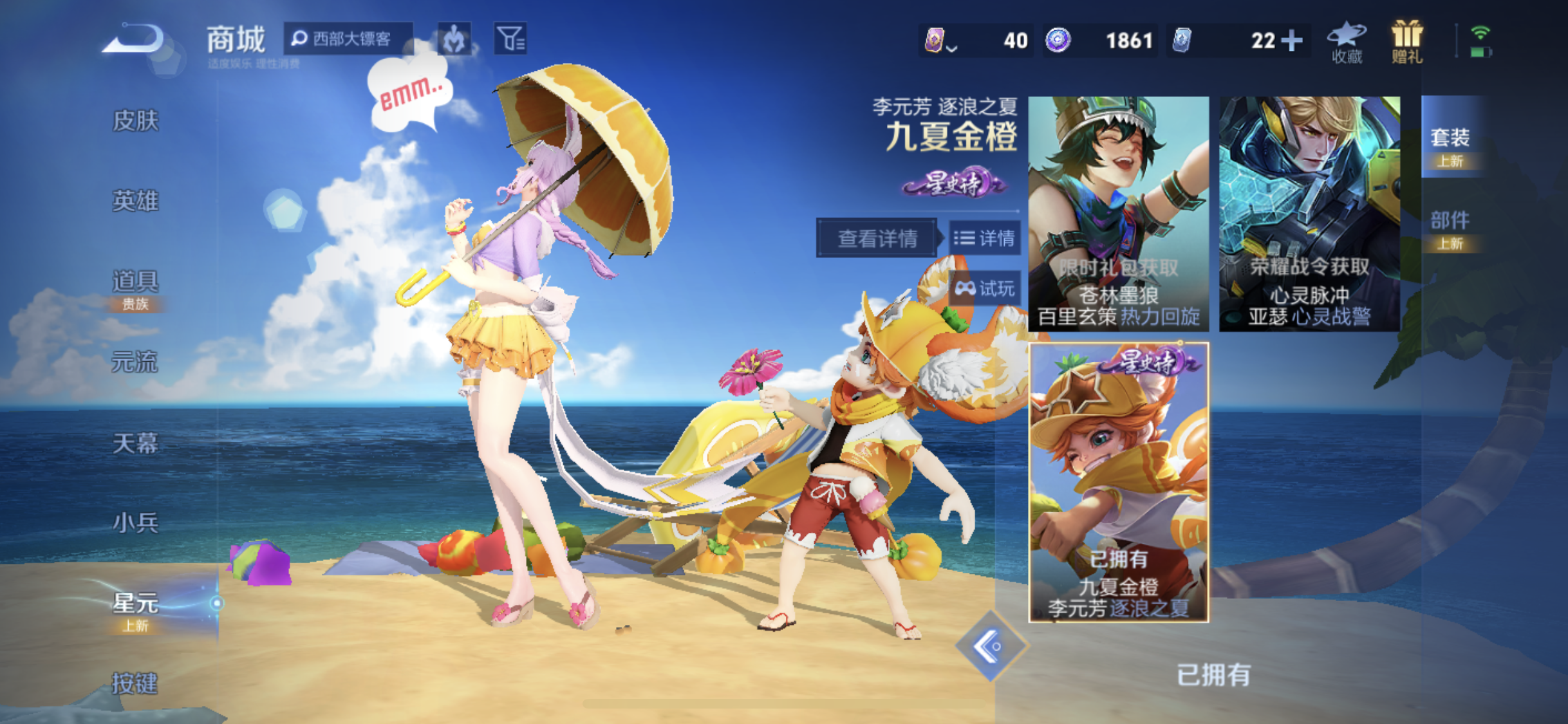The image size is (1568, 724).
Task: Open the 皮肤 shop category
Action: [x=135, y=120]
